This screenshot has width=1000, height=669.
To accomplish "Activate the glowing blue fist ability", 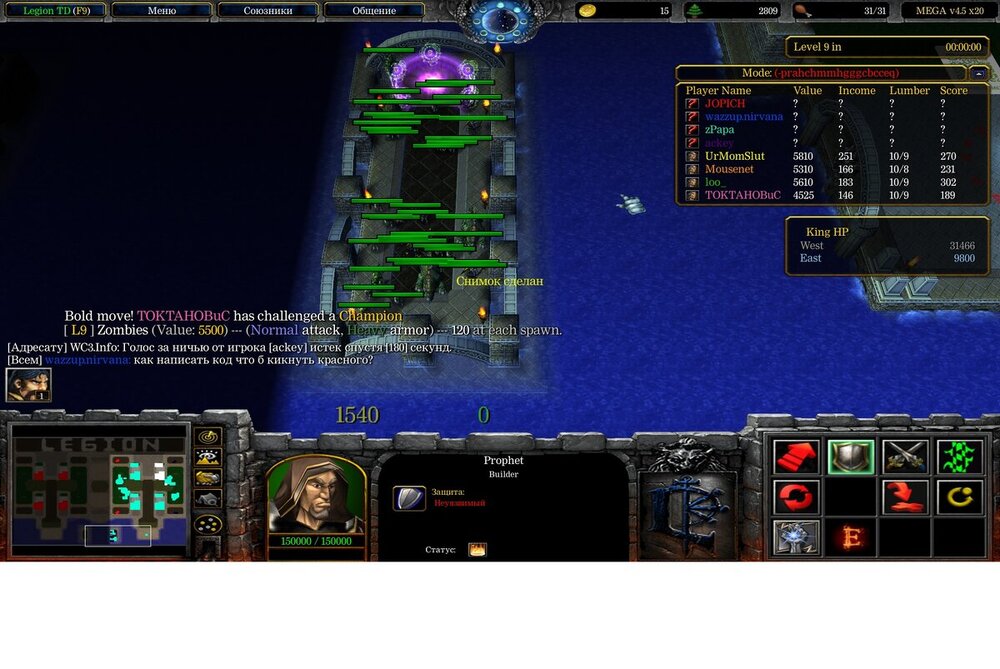I will coord(797,537).
